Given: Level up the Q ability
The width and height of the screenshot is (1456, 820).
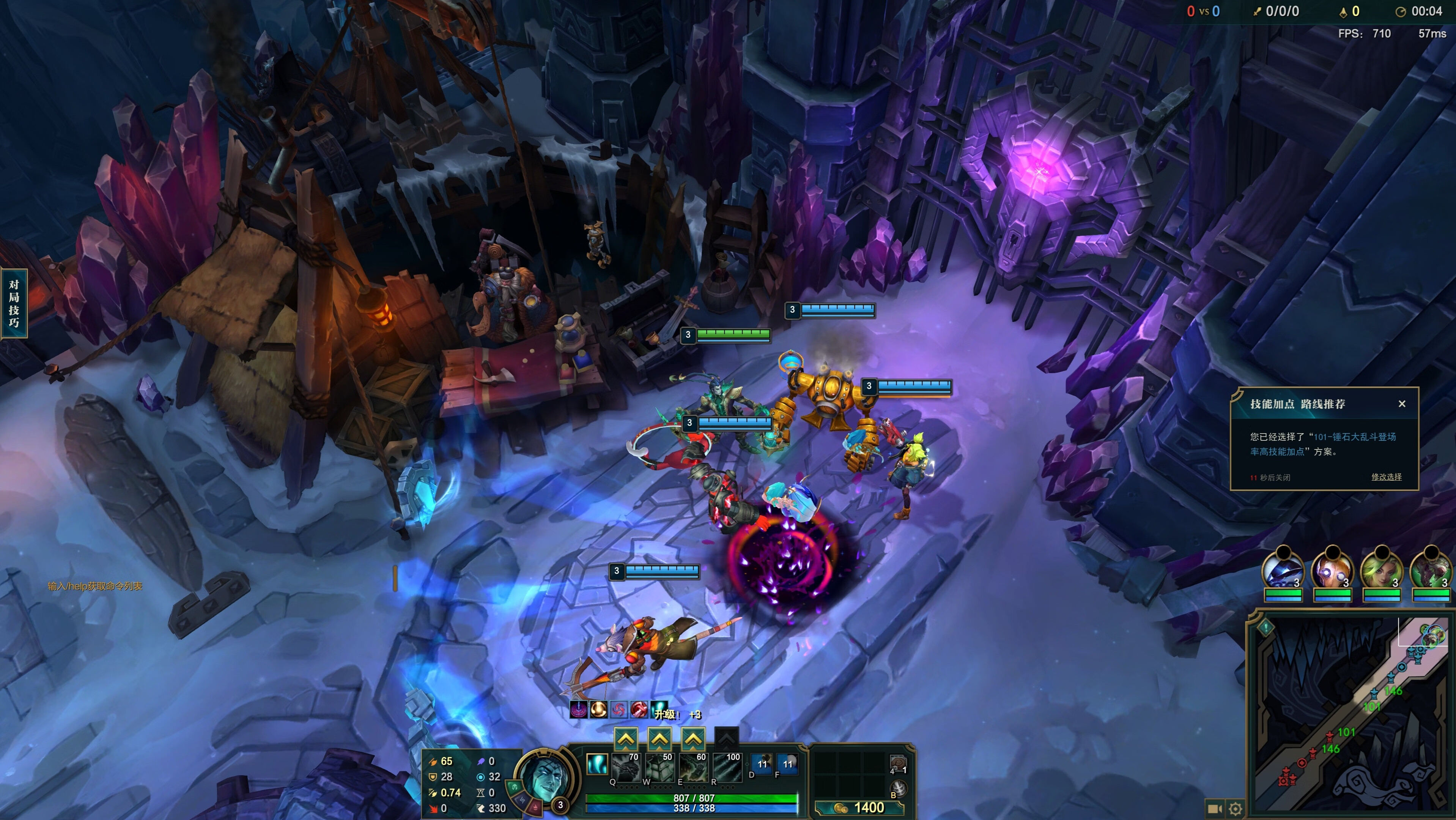Looking at the screenshot, I should tap(626, 738).
